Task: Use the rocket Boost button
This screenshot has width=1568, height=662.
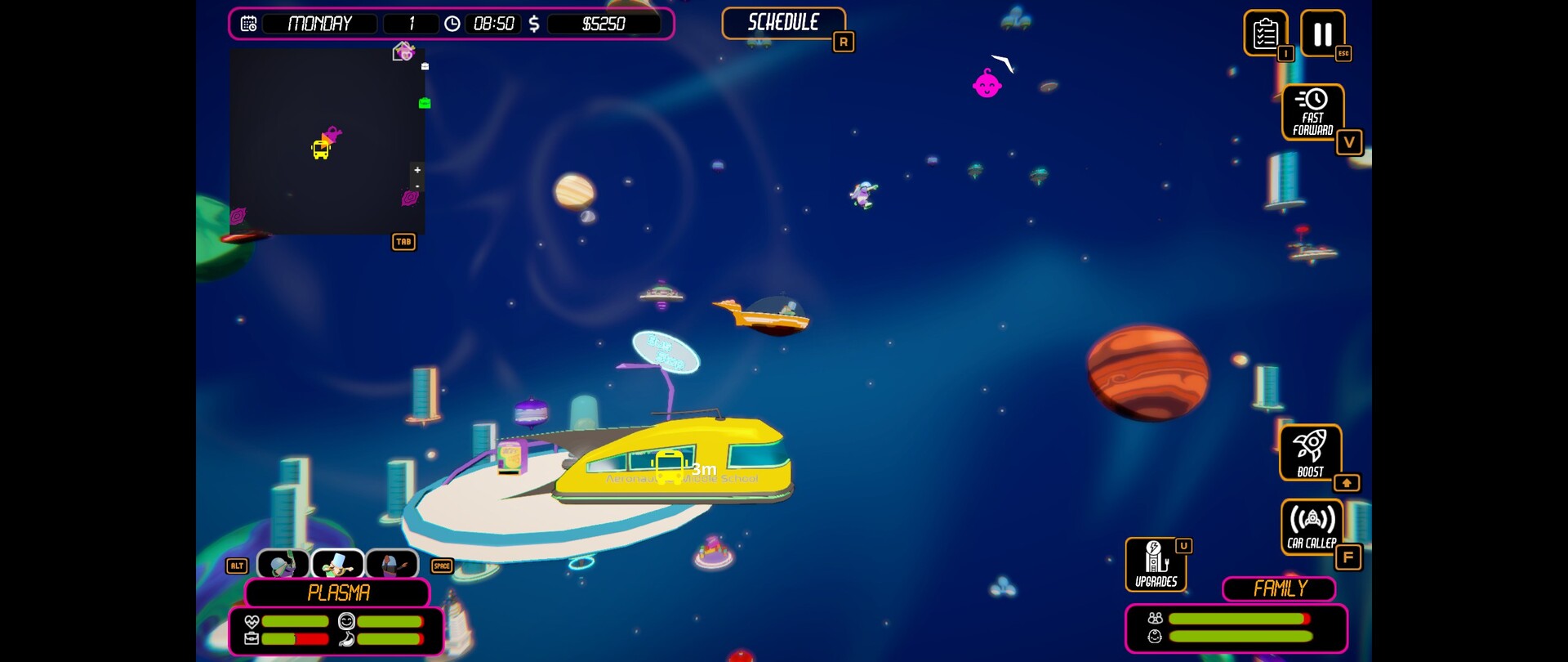Action: point(1310,452)
